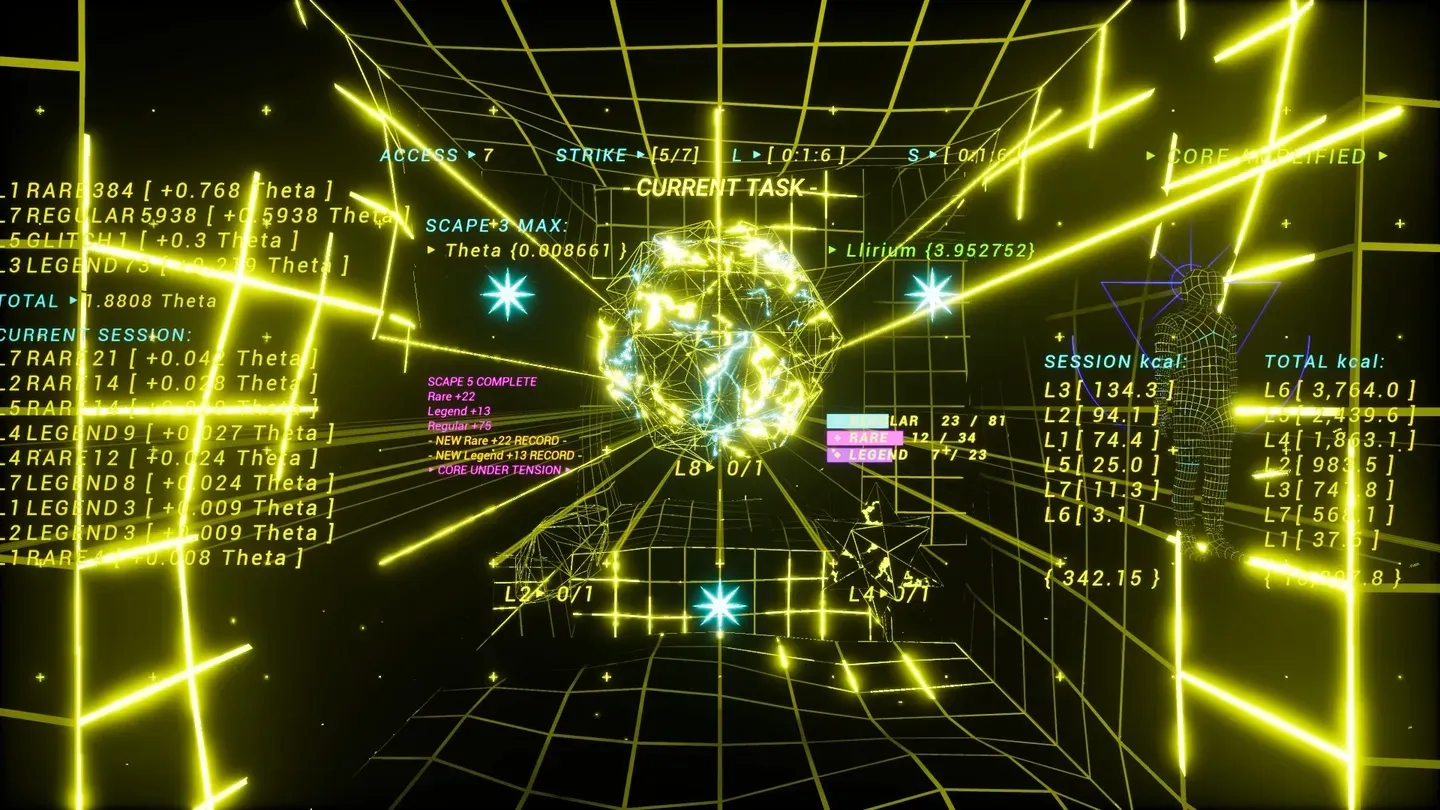Expand the Llirium {3.952752} value arrow
Screen dimensions: 1440x810
(835, 251)
